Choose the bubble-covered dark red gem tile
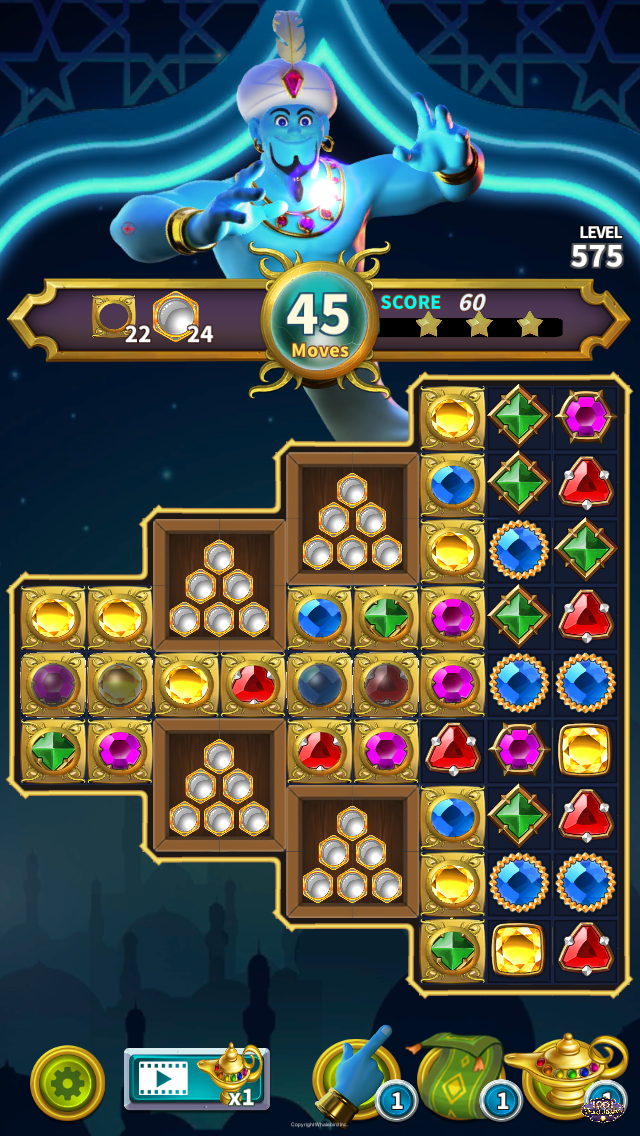Viewport: 640px width, 1136px height. (386, 686)
